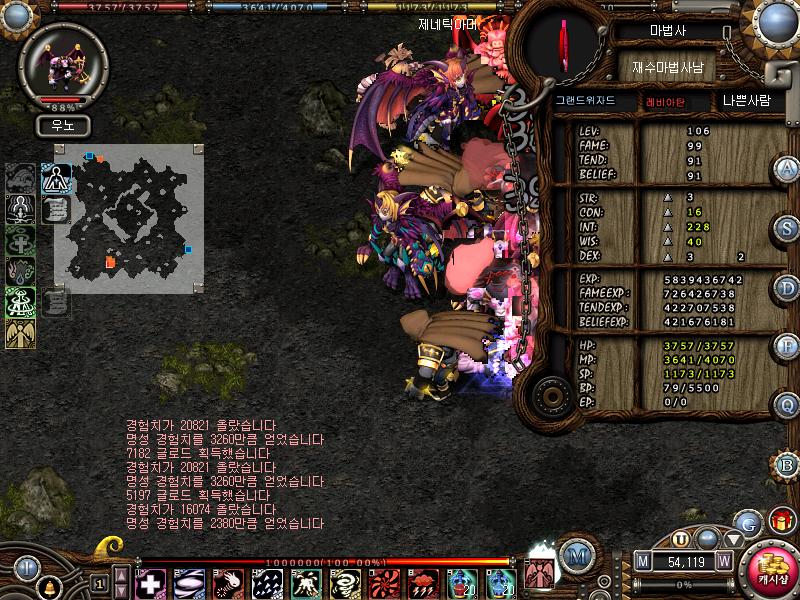Image resolution: width=800 pixels, height=600 pixels.
Task: Use the tornado skill in the hotbar
Action: 345,583
